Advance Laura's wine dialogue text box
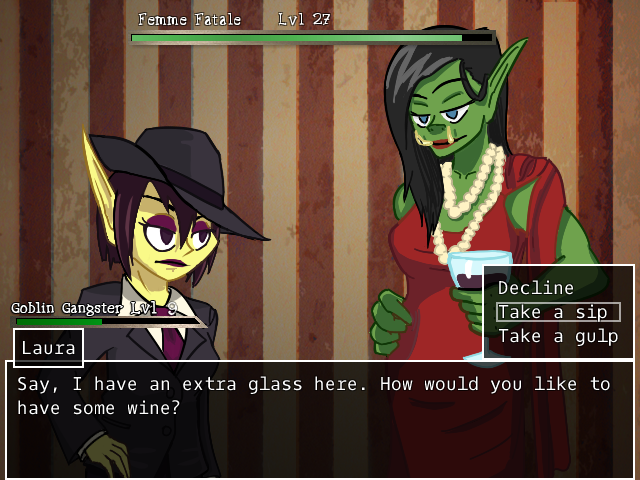640x480 pixels. 319,419
